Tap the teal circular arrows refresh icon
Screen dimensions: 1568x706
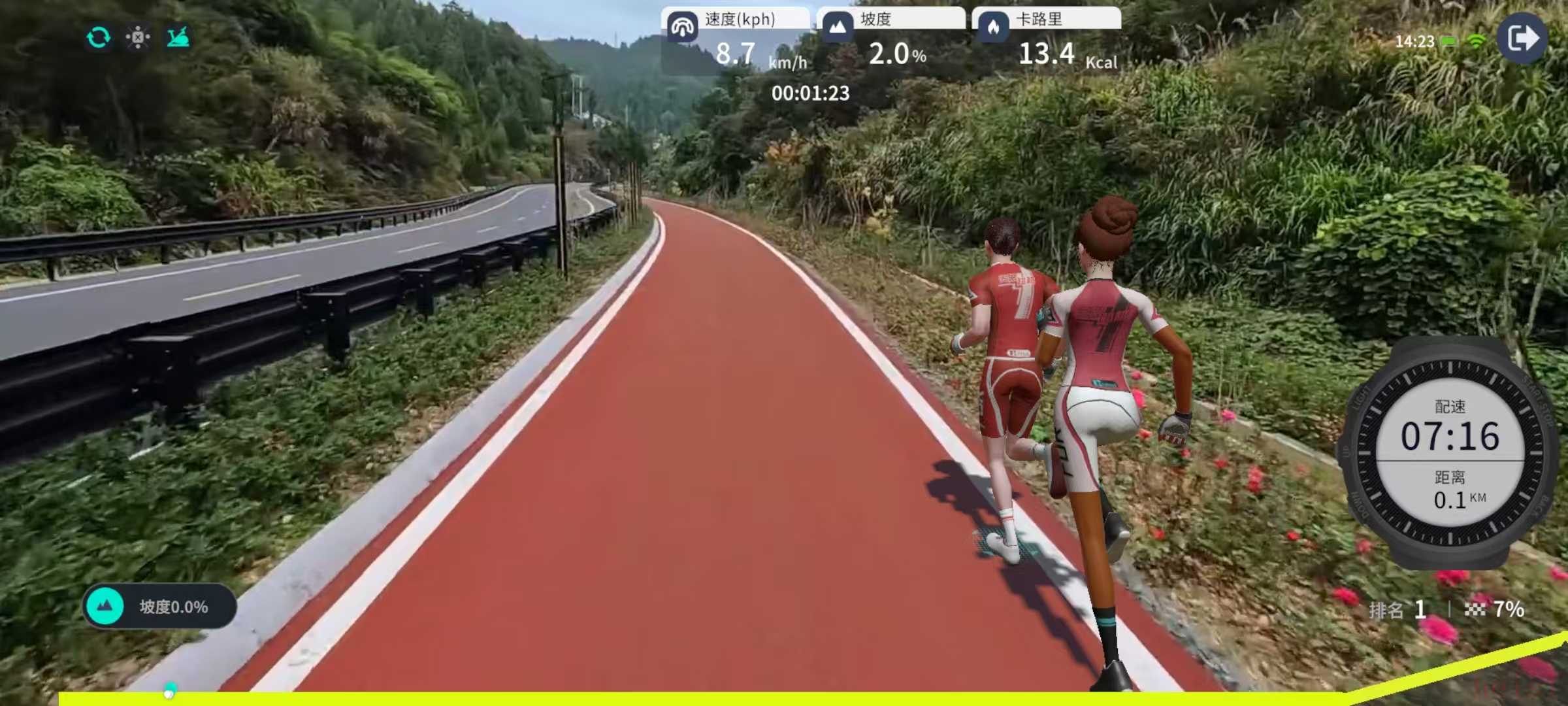98,38
